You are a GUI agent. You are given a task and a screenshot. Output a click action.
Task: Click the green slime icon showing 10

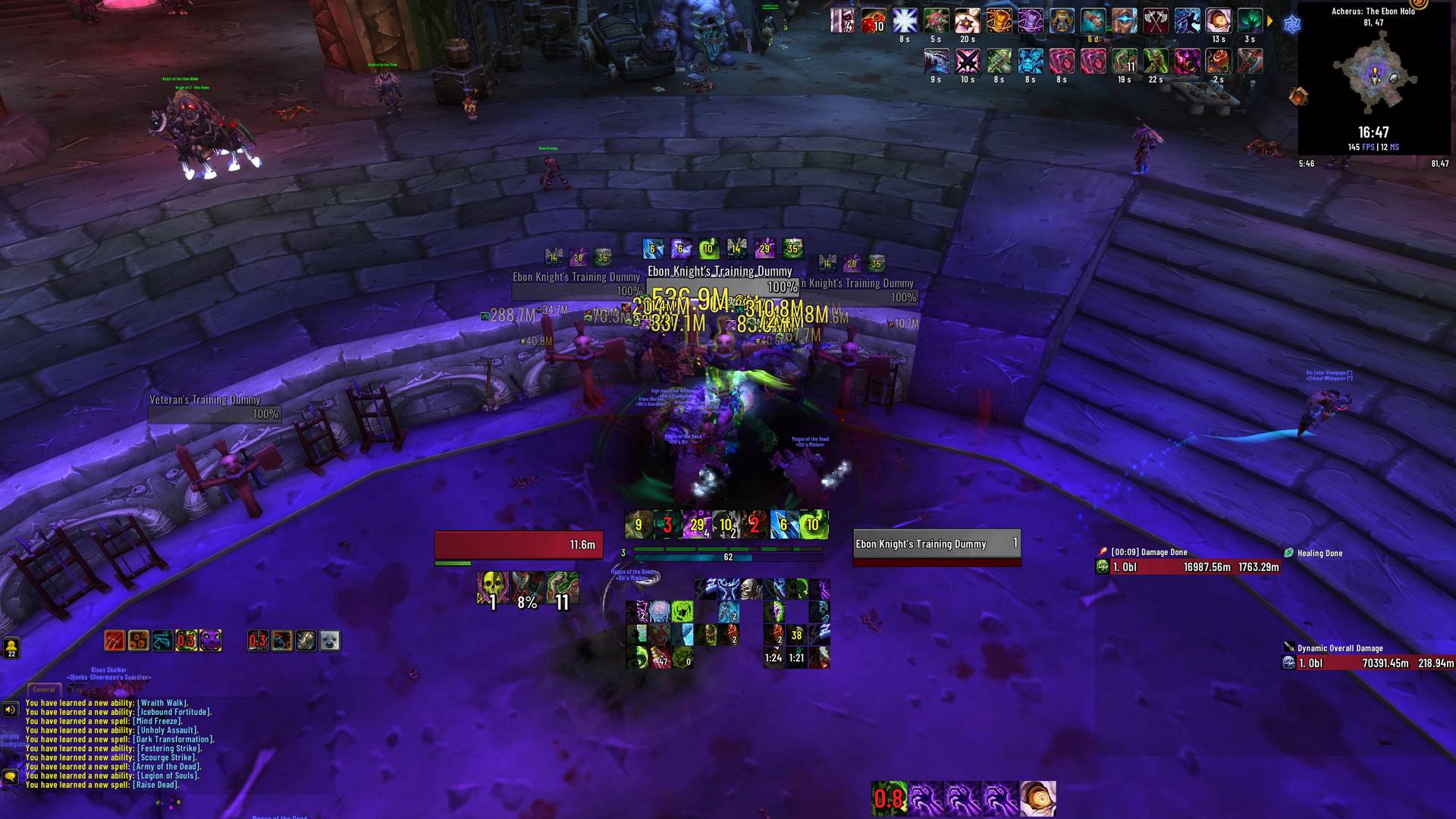tap(814, 524)
